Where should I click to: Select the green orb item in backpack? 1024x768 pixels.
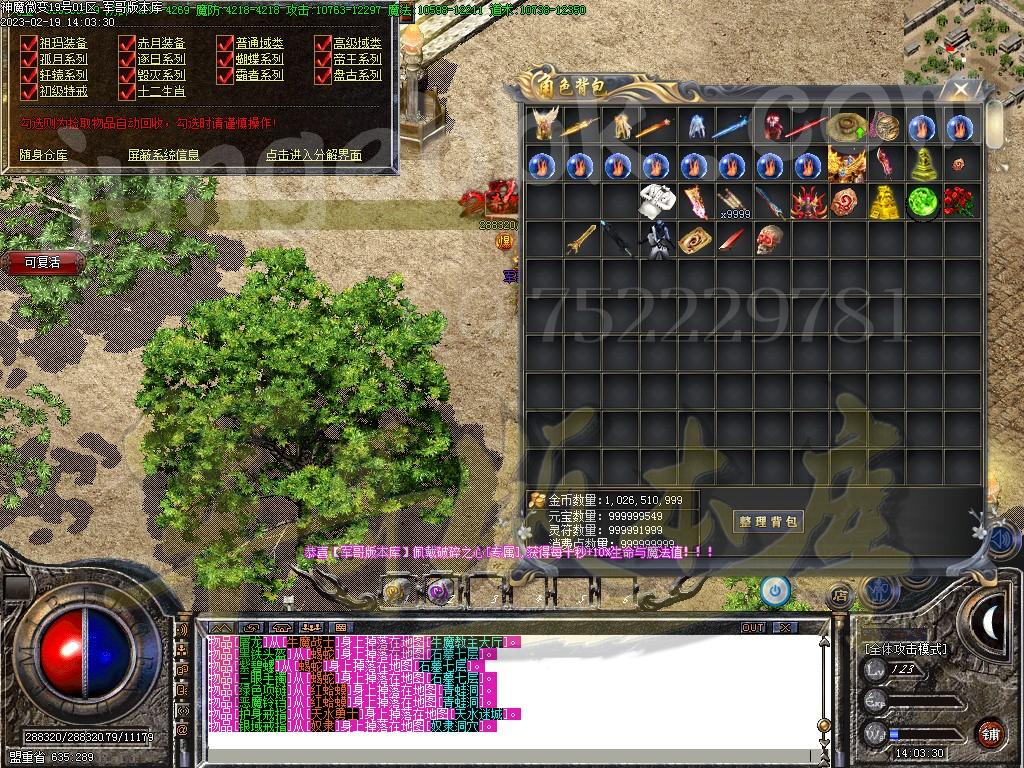click(922, 202)
